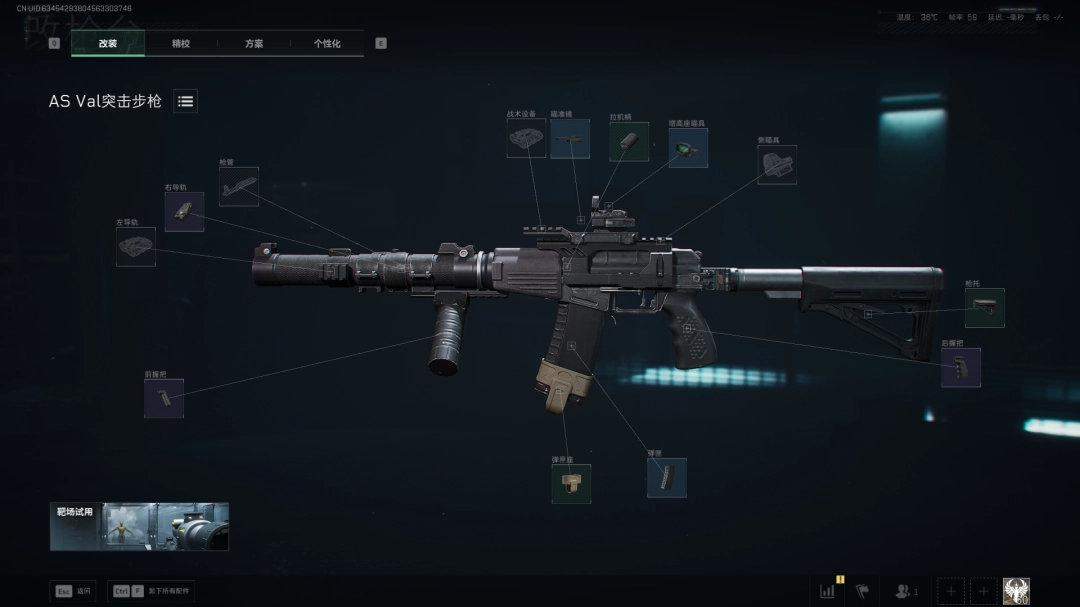
Task: Select the 枪管 barrel attachment slot
Action: point(239,187)
